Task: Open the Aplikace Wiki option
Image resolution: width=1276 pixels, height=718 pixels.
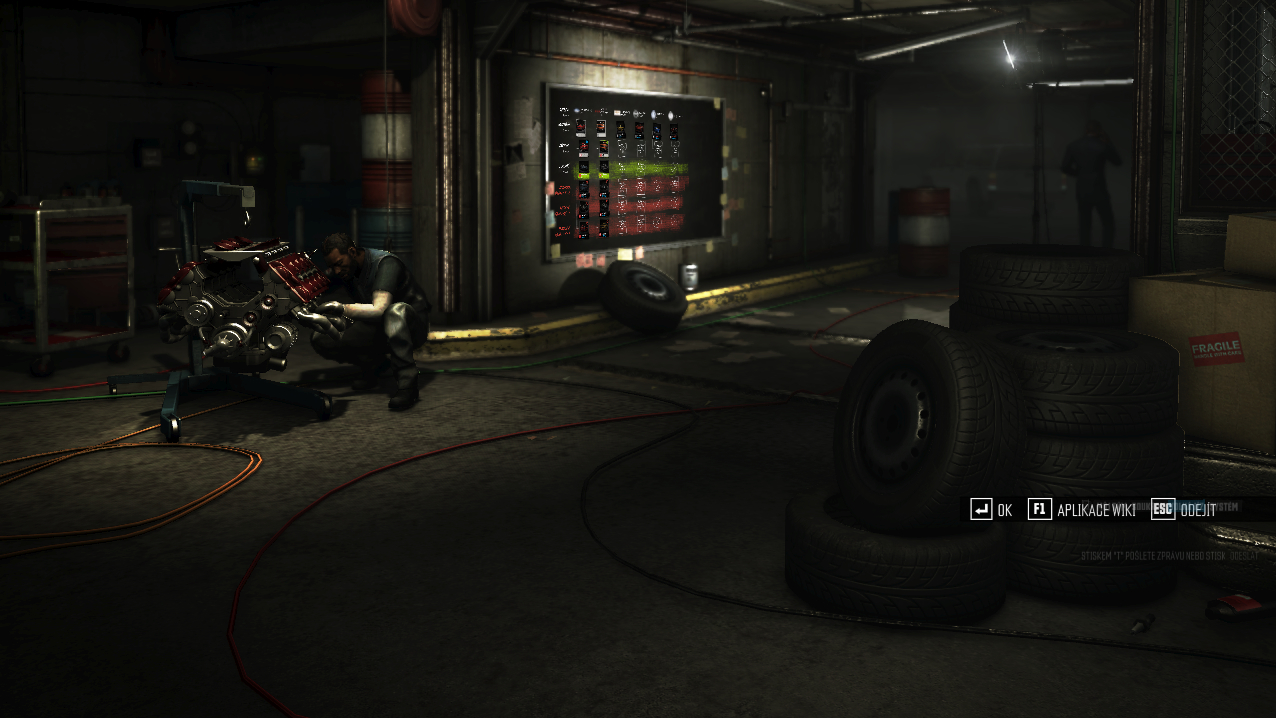Action: point(1082,510)
